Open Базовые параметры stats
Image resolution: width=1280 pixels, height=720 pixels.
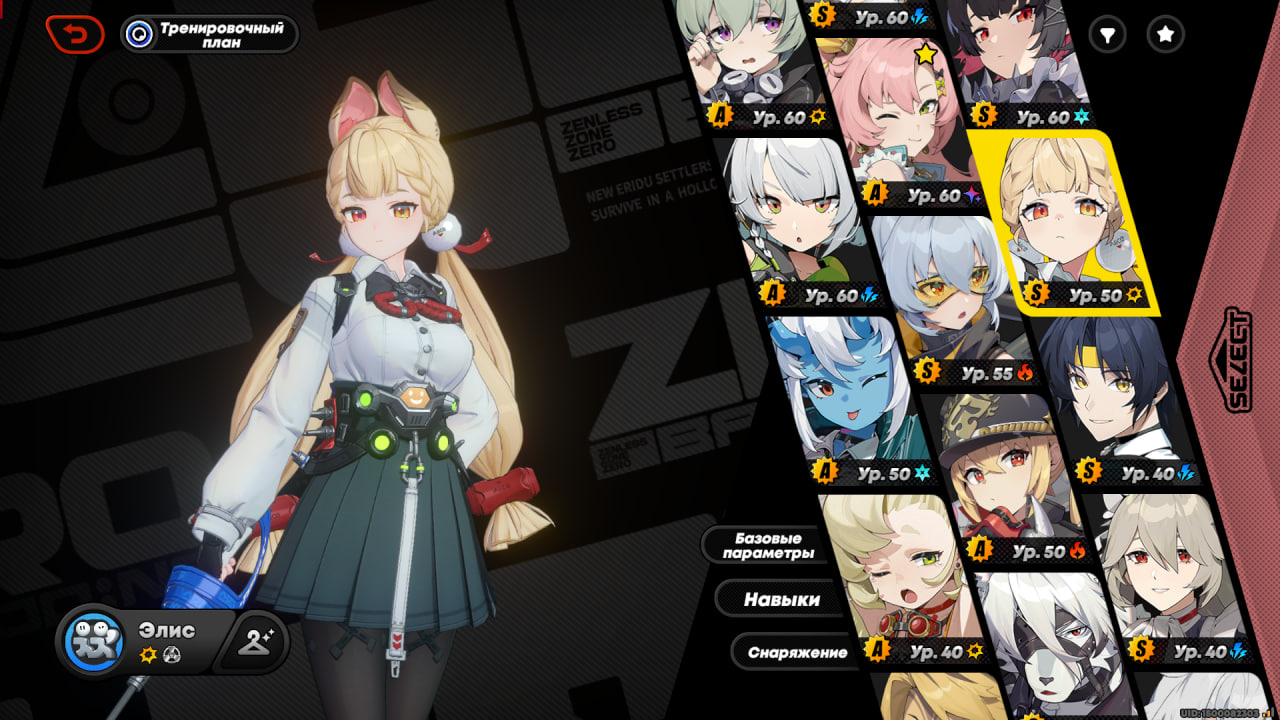(768, 546)
